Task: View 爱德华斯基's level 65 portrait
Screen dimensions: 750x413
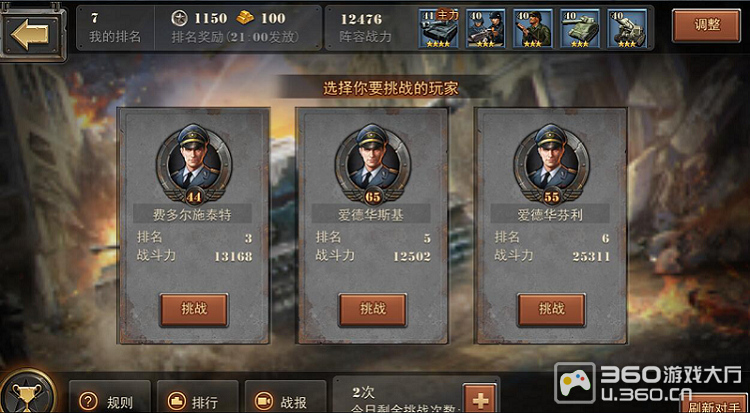Action: pos(372,162)
